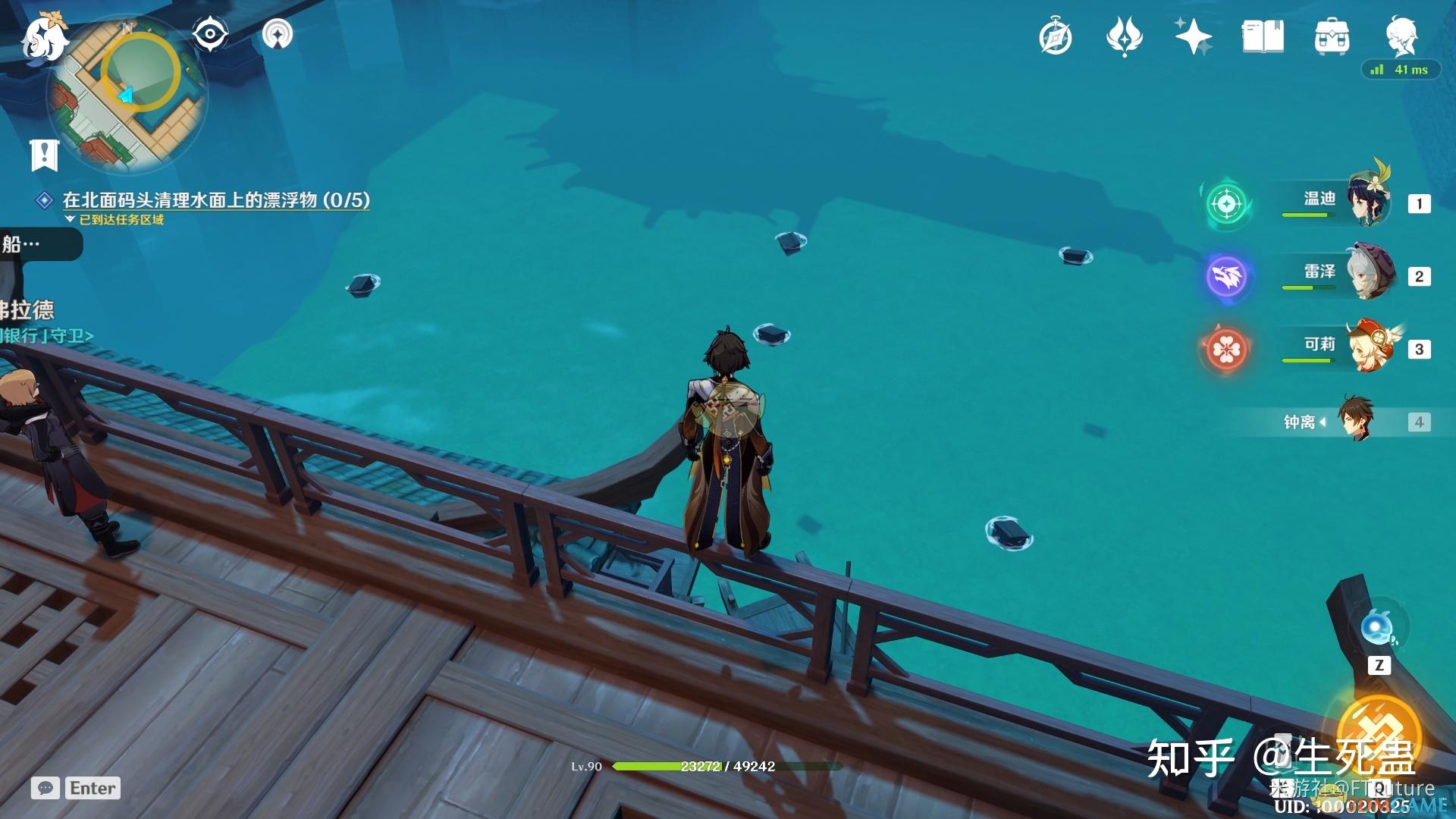Image resolution: width=1456 pixels, height=819 pixels.
Task: Open the wish star icon
Action: [1193, 37]
